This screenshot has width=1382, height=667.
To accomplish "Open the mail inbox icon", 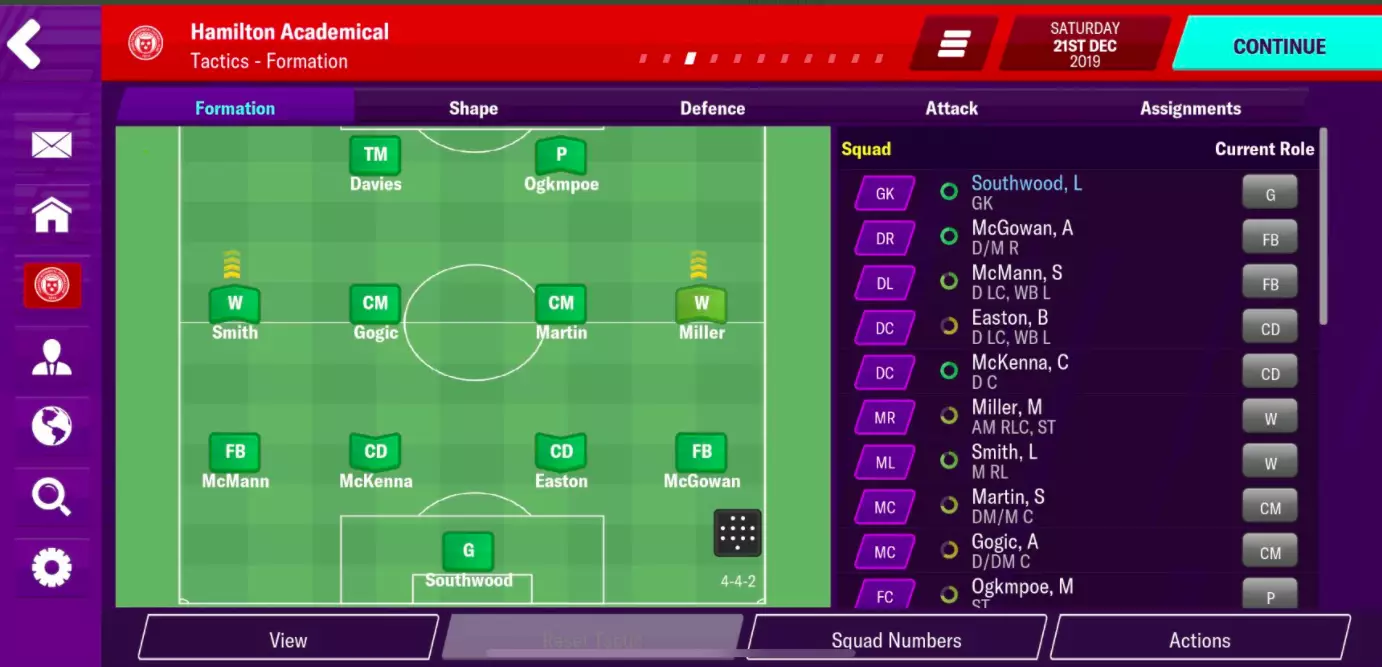I will (x=51, y=146).
